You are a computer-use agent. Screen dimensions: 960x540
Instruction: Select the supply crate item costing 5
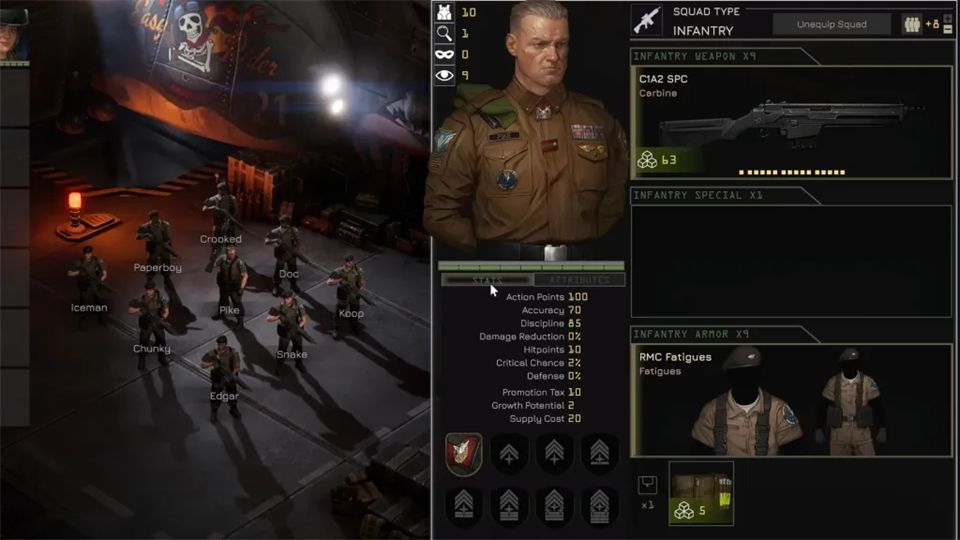(701, 493)
